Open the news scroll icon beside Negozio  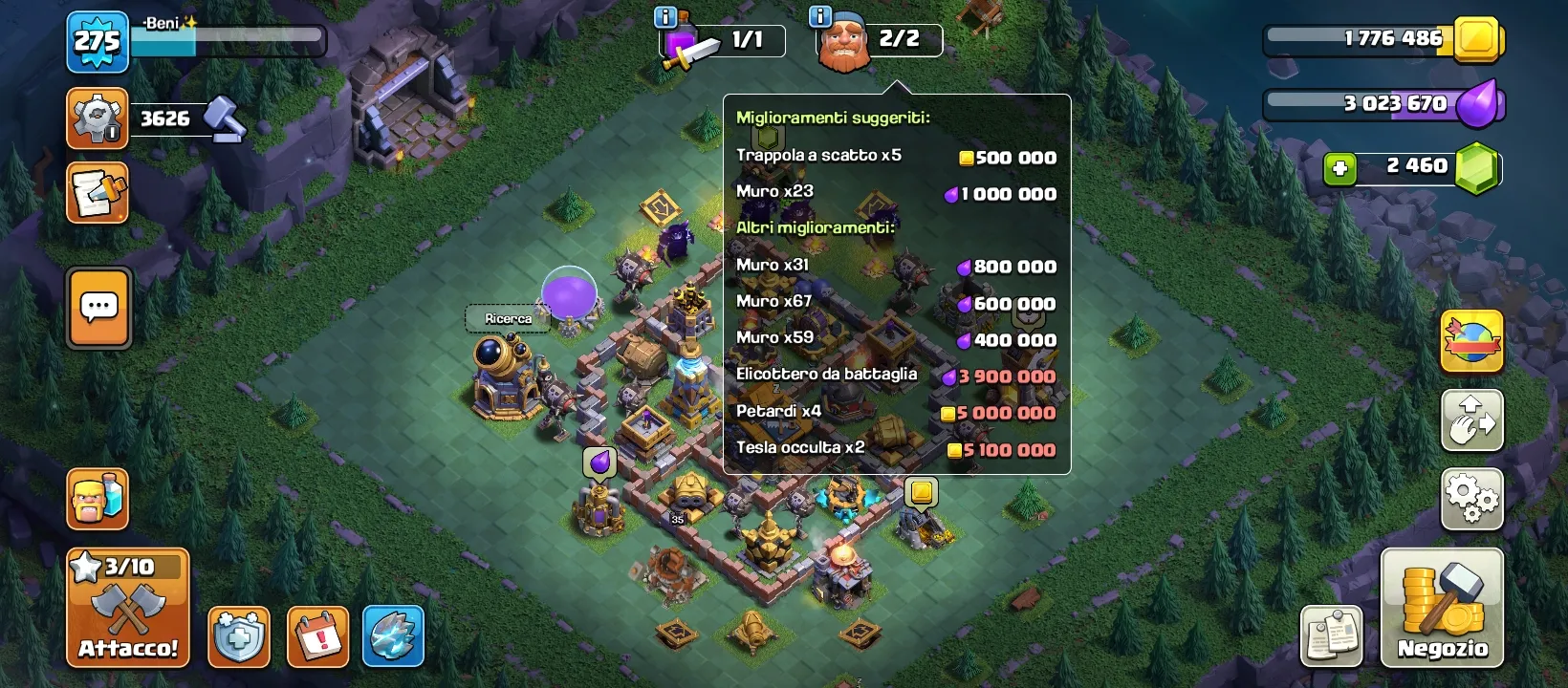point(1333,634)
